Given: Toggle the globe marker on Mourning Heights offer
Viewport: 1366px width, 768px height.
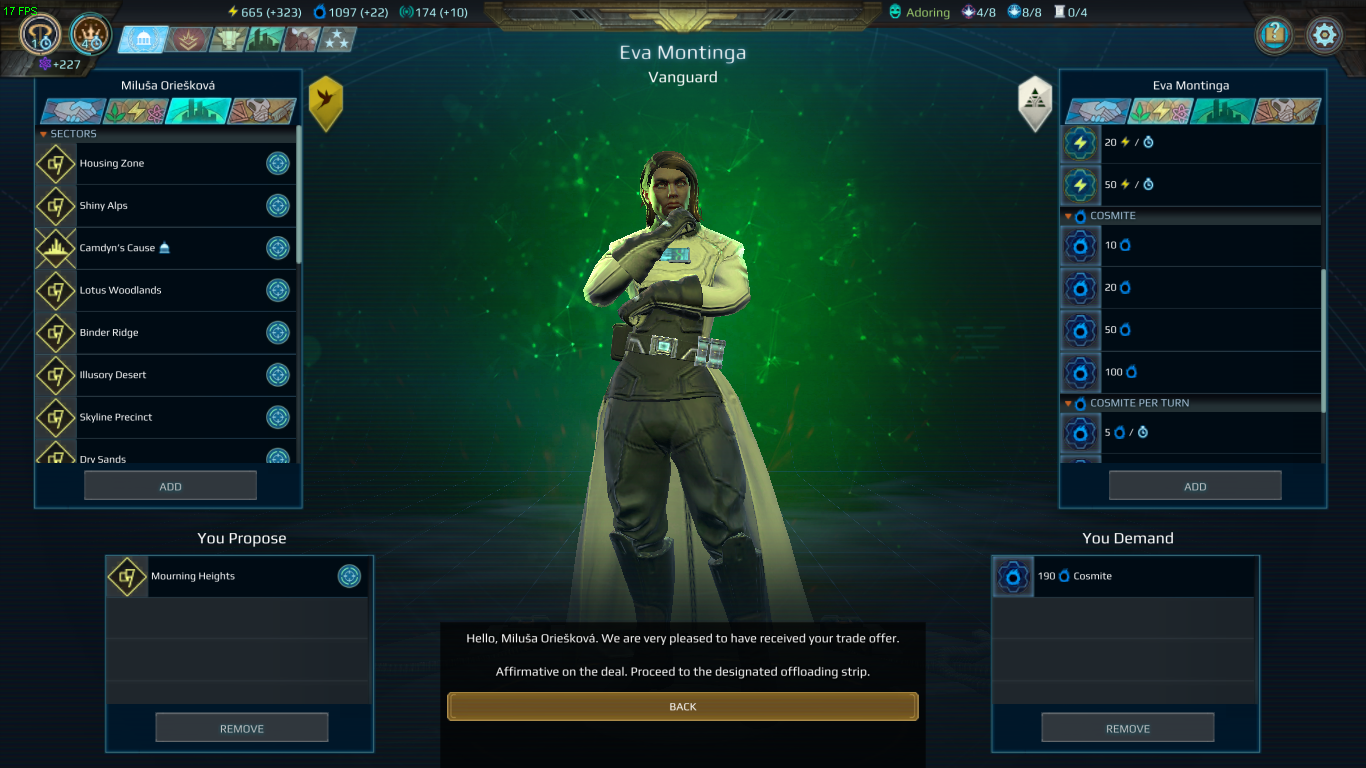Looking at the screenshot, I should [349, 576].
